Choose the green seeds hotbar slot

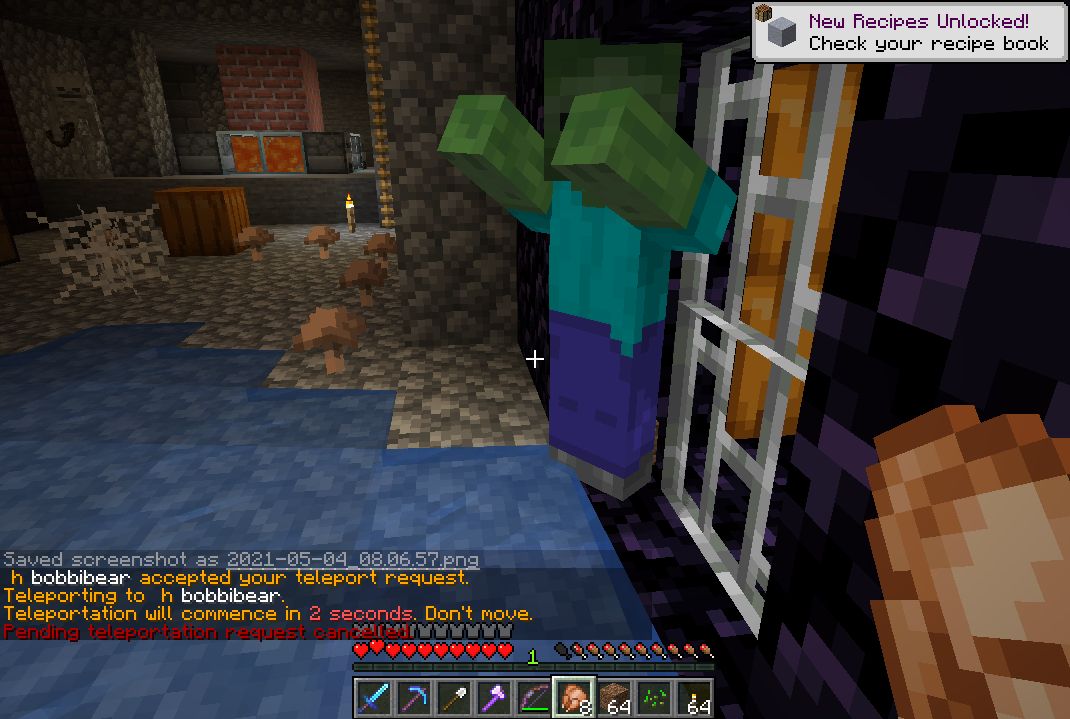pyautogui.click(x=655, y=697)
